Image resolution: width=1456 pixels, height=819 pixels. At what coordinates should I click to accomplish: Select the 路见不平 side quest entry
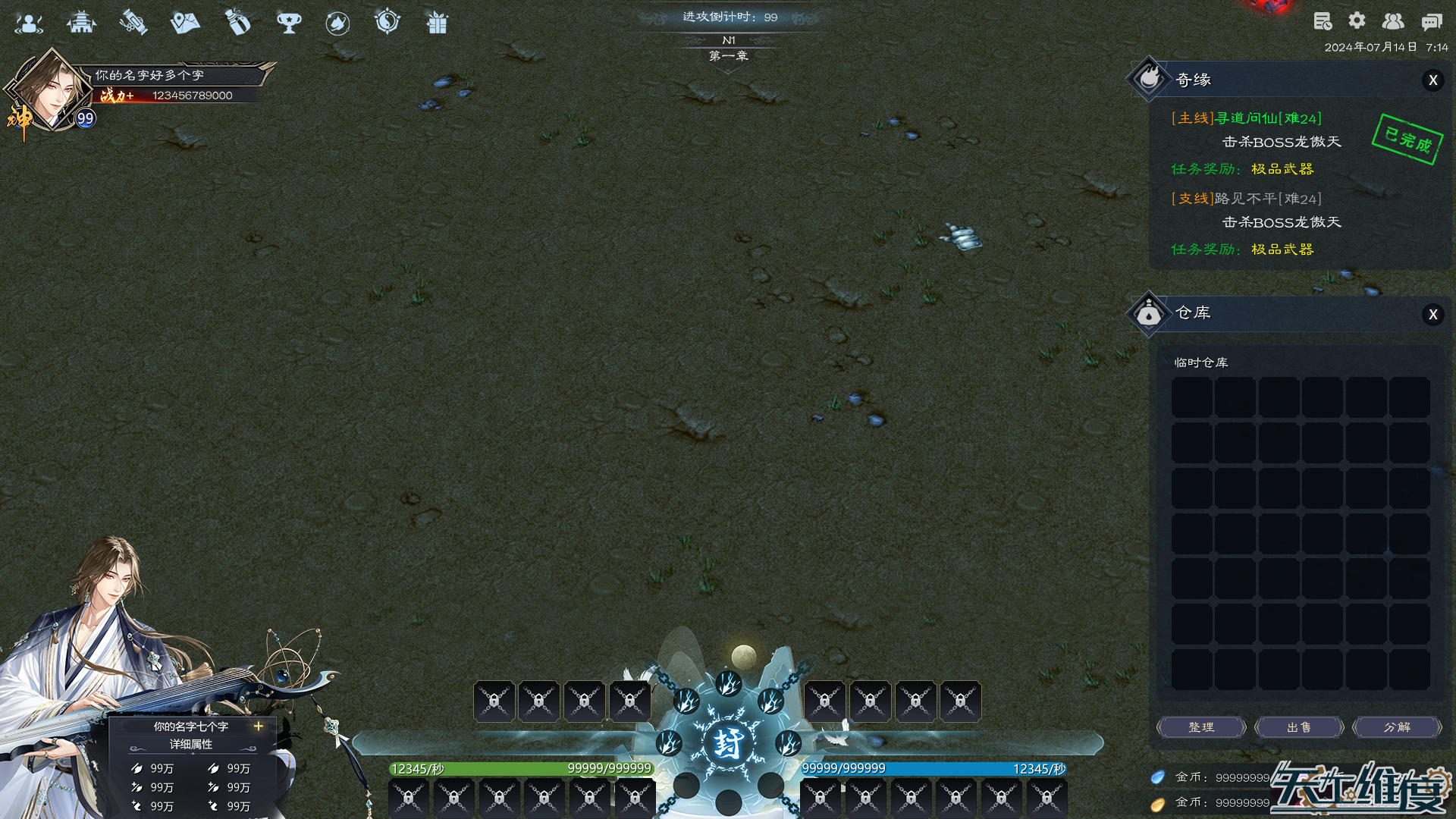pyautogui.click(x=1246, y=199)
